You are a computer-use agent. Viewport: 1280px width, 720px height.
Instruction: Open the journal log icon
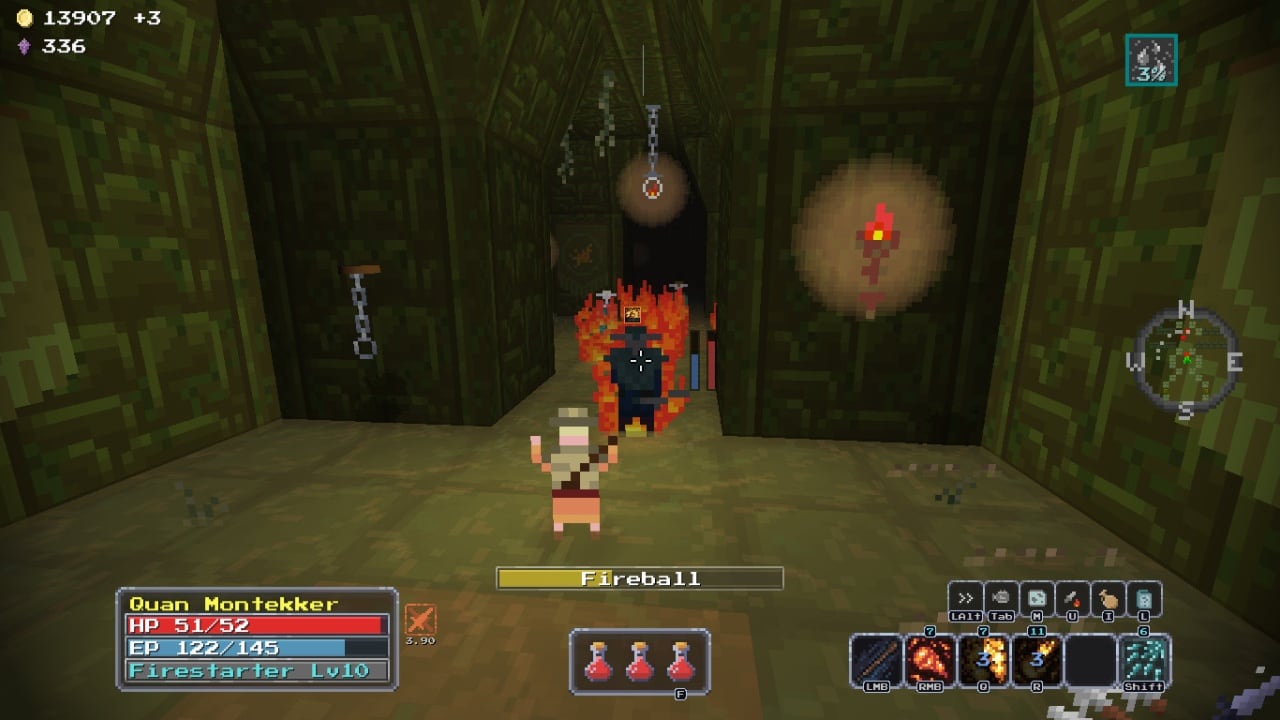click(x=1143, y=598)
